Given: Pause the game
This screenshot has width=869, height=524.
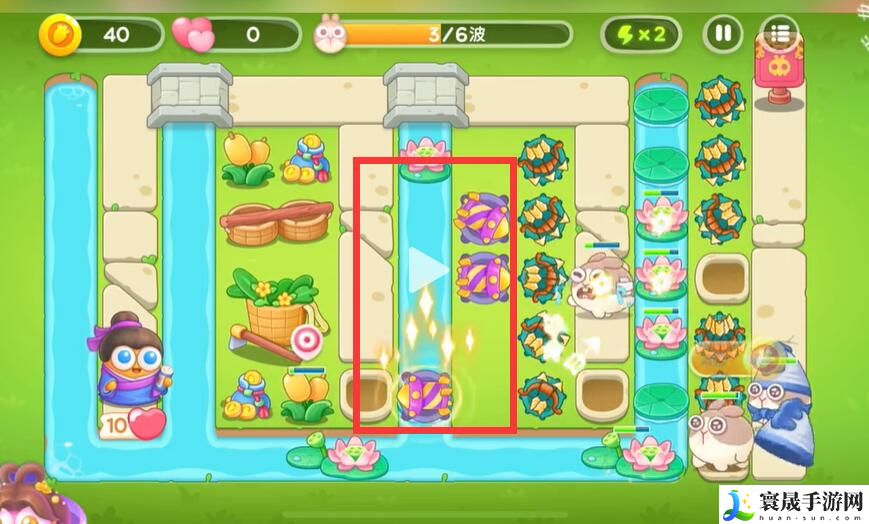Looking at the screenshot, I should coord(721,35).
